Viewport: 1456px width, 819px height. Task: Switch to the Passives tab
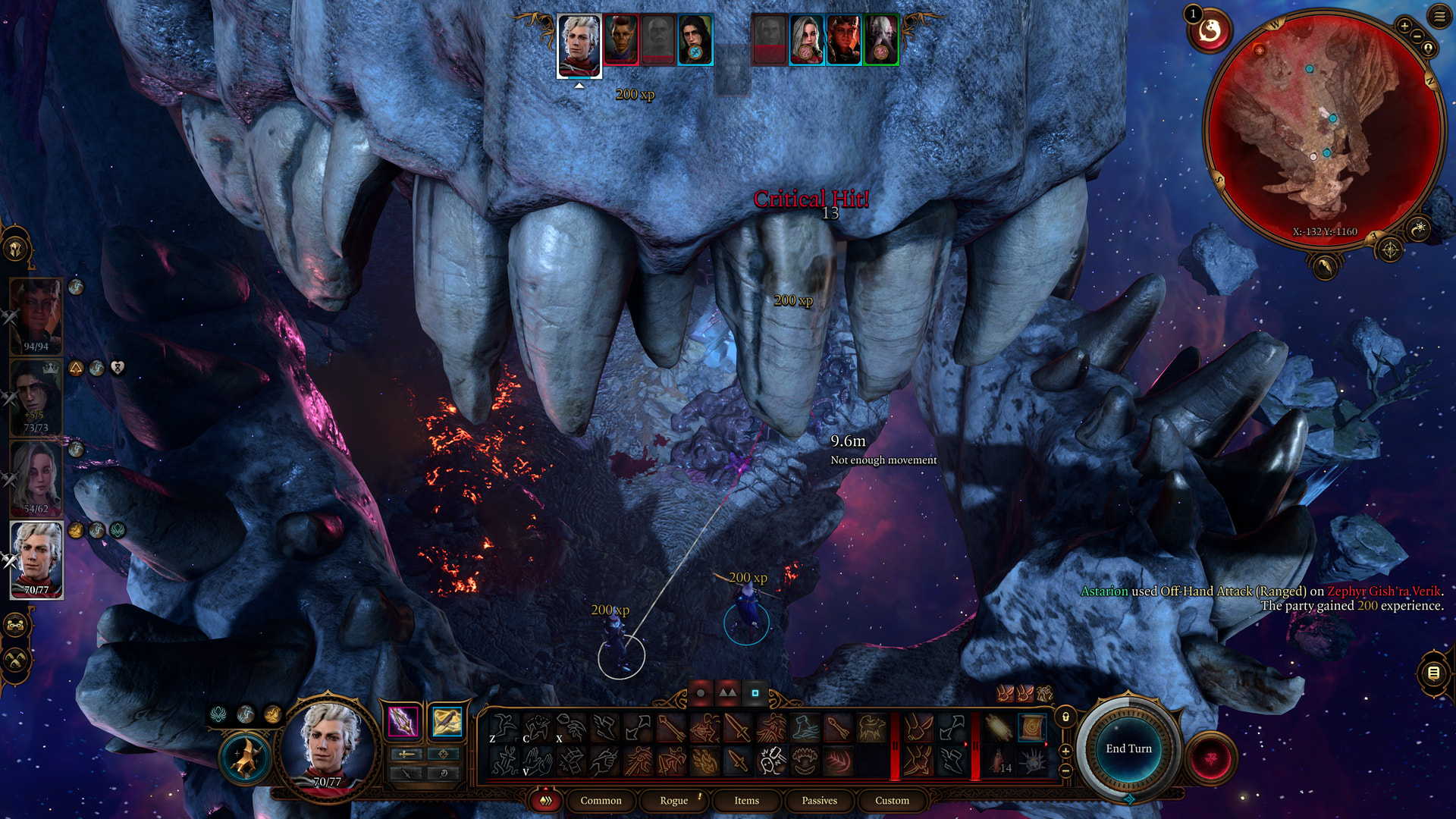point(819,800)
